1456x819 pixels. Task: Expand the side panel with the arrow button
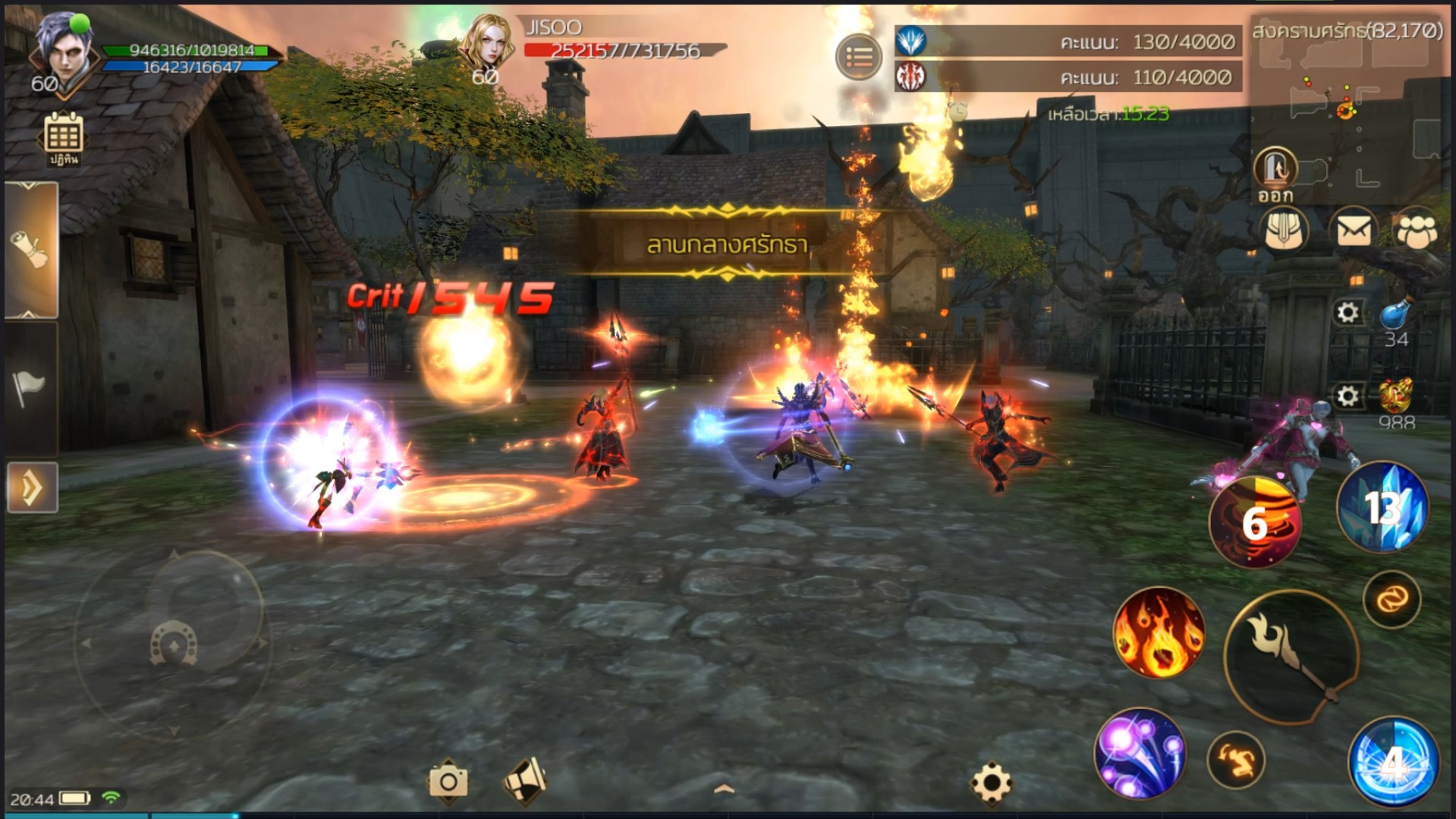32,487
